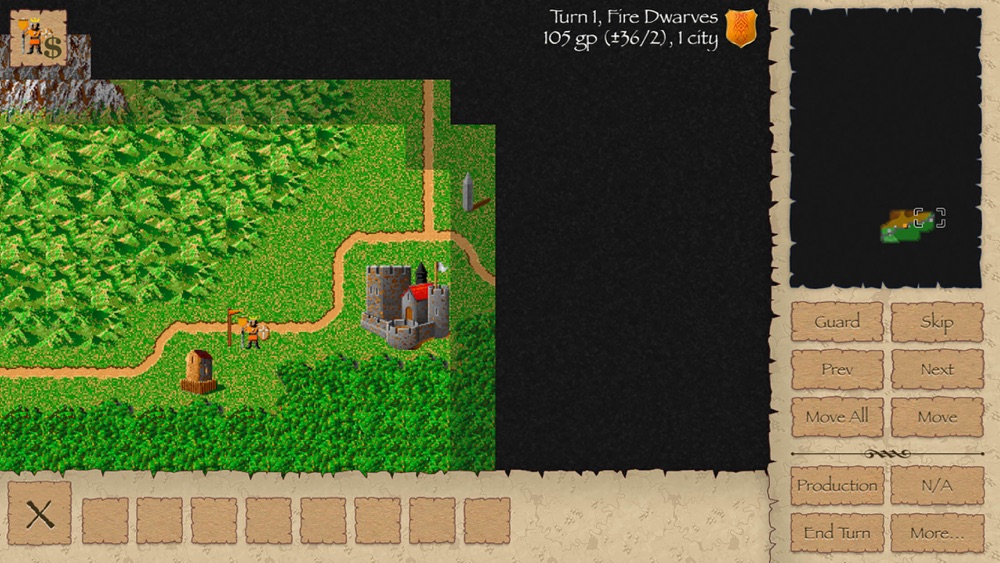Open the Production menu
Screen dimensions: 1000x563
pos(837,485)
